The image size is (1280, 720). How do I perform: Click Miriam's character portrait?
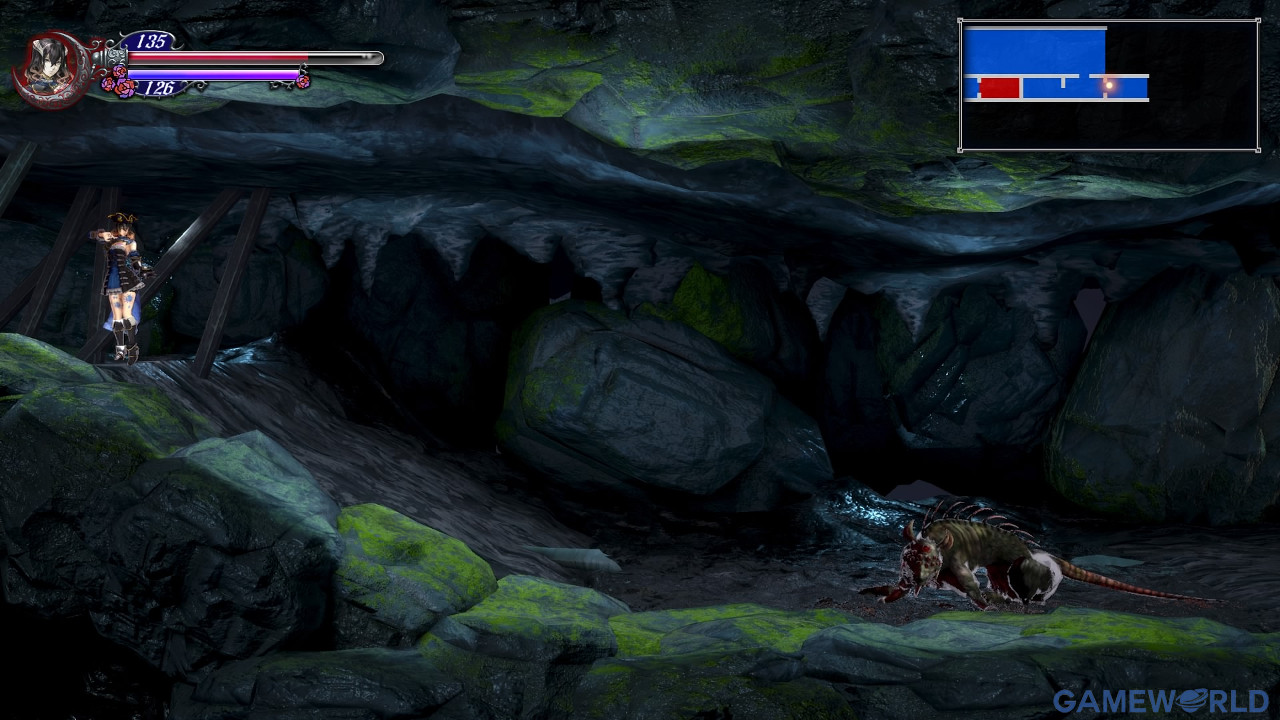pos(48,67)
